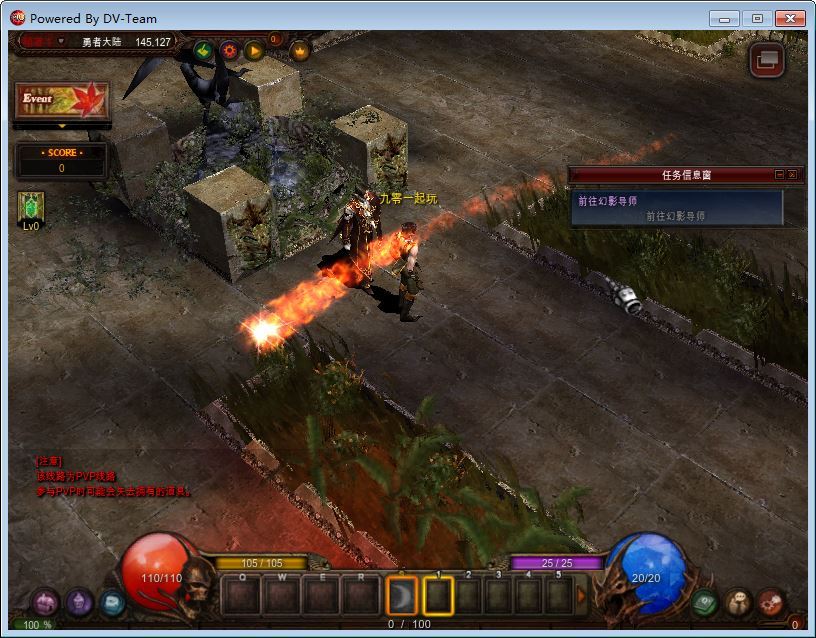Open the Event maple leaf banner
Image resolution: width=816 pixels, height=638 pixels.
pos(61,102)
